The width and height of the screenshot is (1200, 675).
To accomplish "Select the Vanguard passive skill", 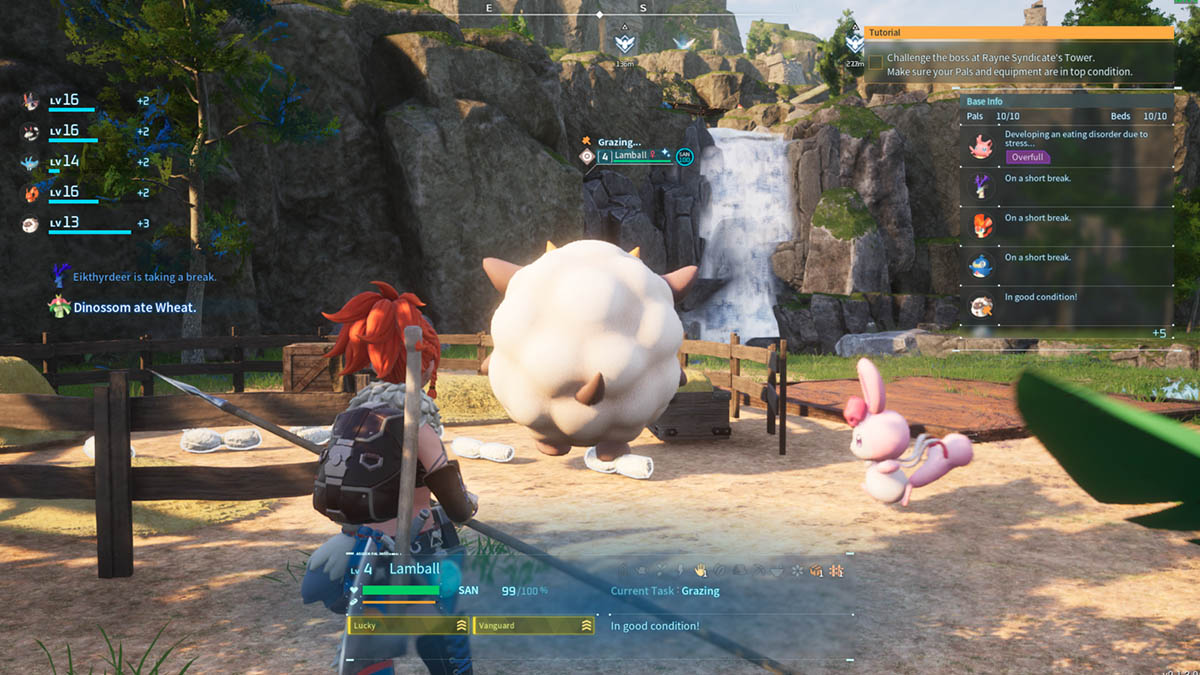I will tap(533, 625).
